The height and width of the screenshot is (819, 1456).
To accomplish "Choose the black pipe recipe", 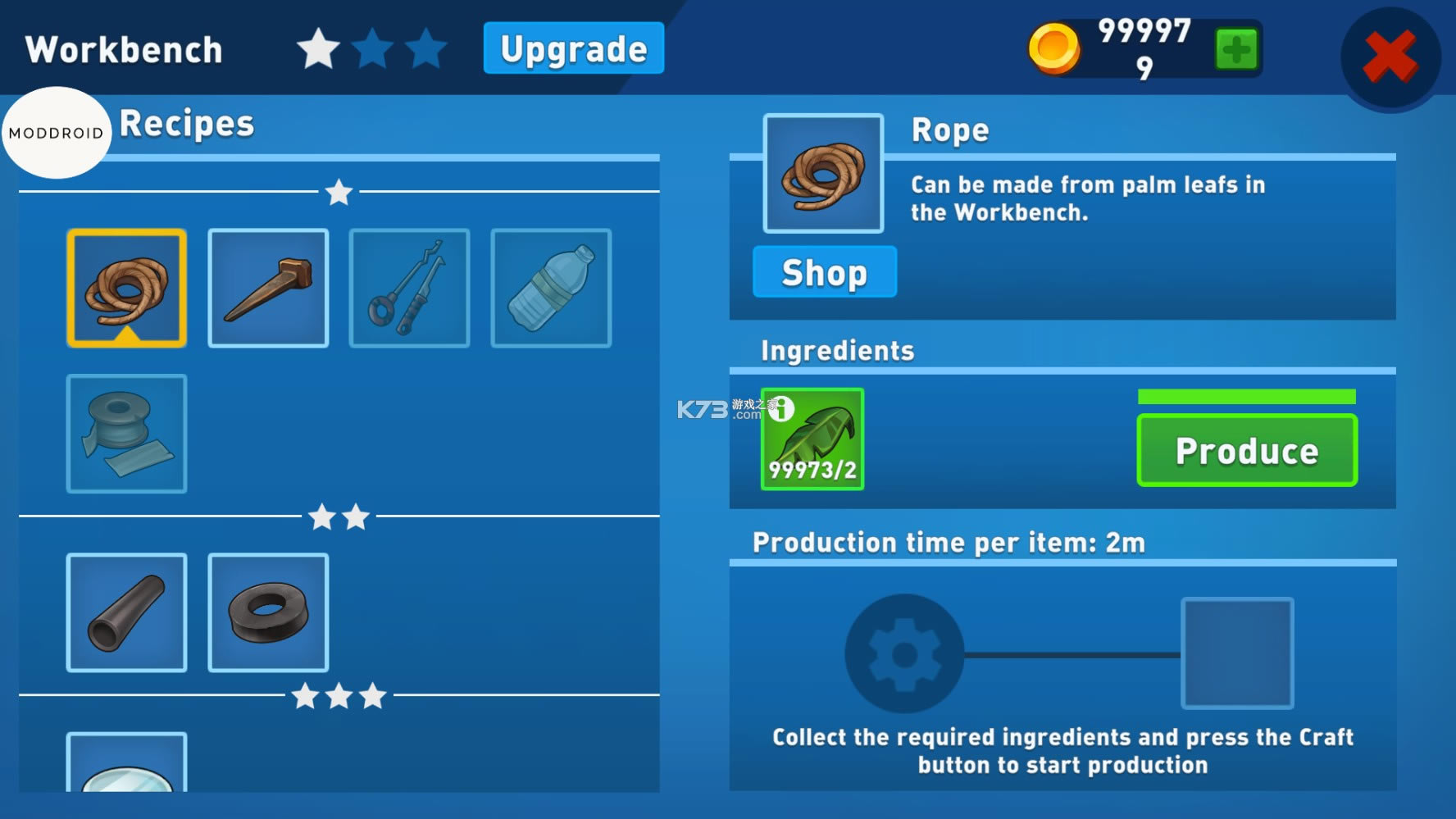I will pos(126,612).
